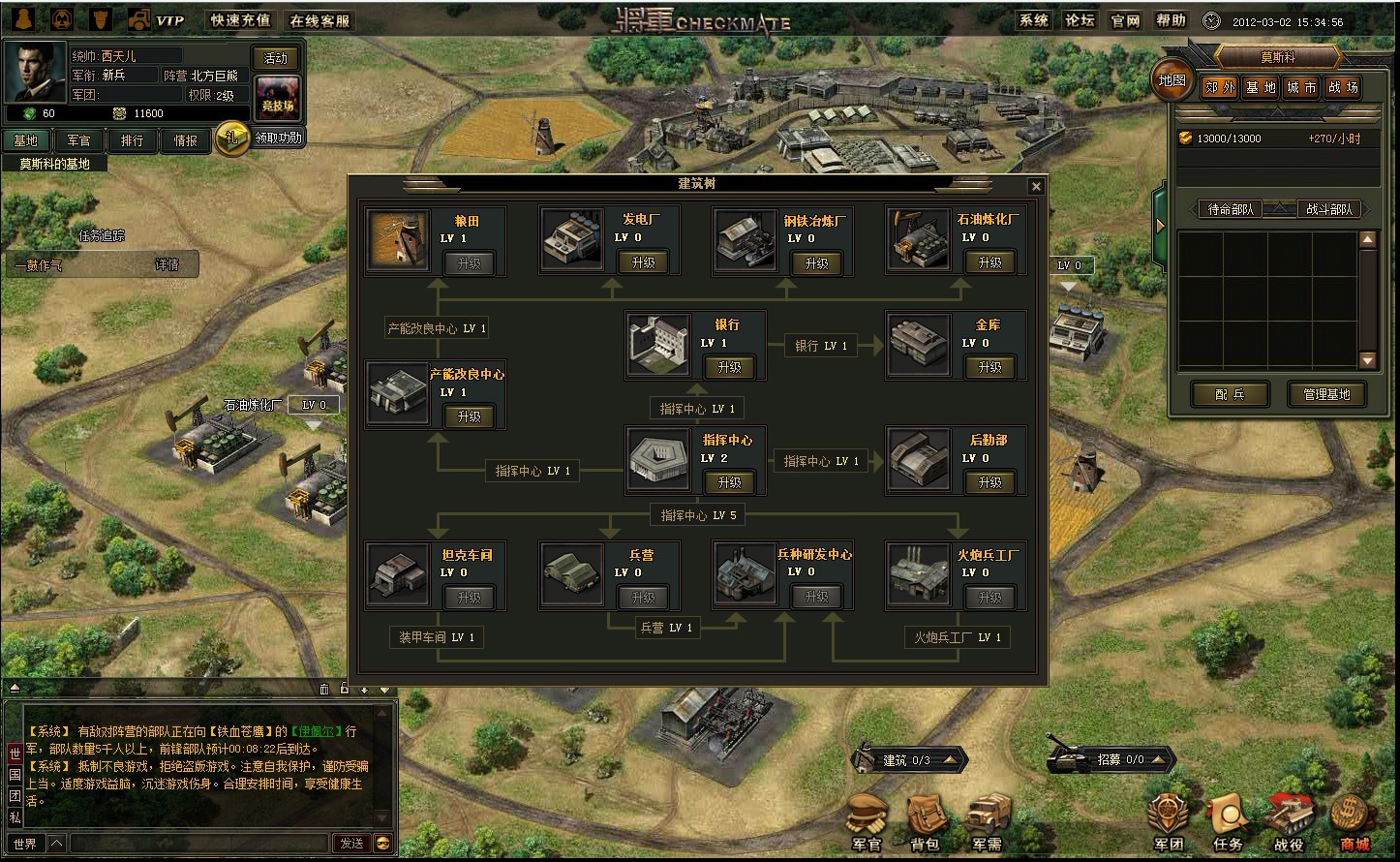Screen dimensions: 1400x862
Task: Open 在线客服 online customer service
Action: [x=320, y=20]
